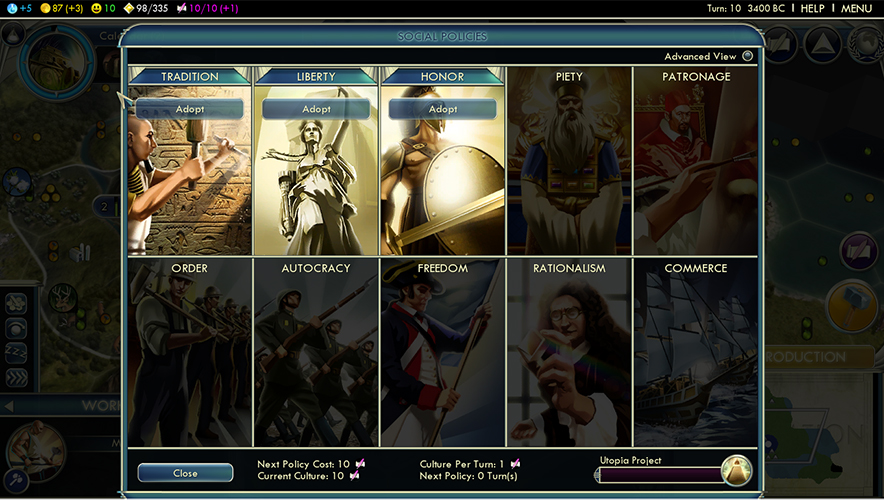
Task: Click the Utopia Project pyramid icon
Action: point(736,470)
